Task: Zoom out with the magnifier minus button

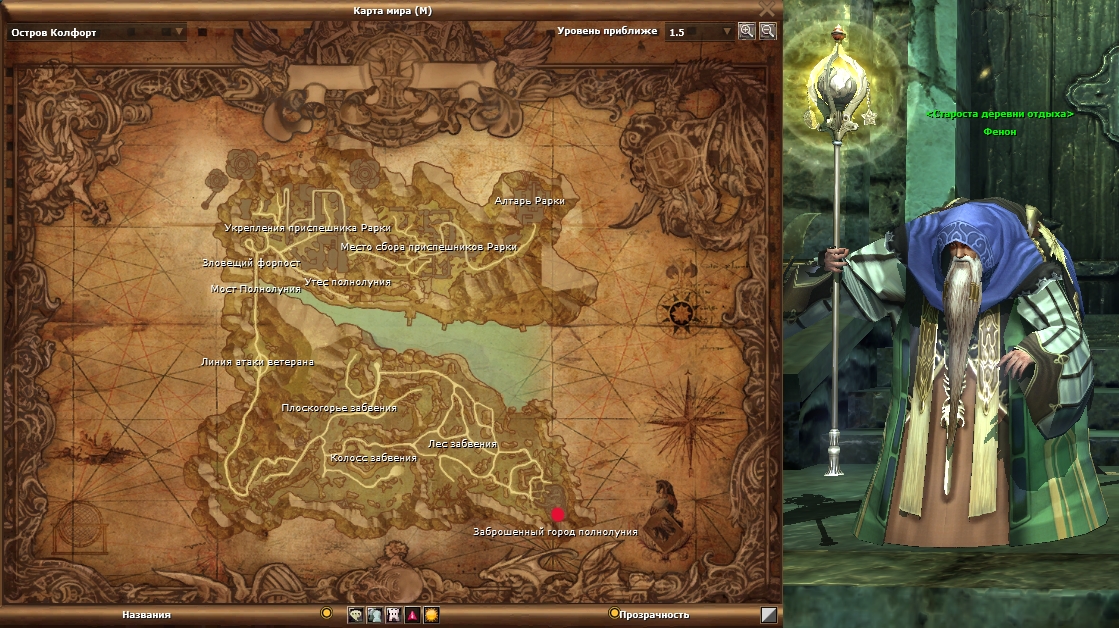Action: (767, 31)
